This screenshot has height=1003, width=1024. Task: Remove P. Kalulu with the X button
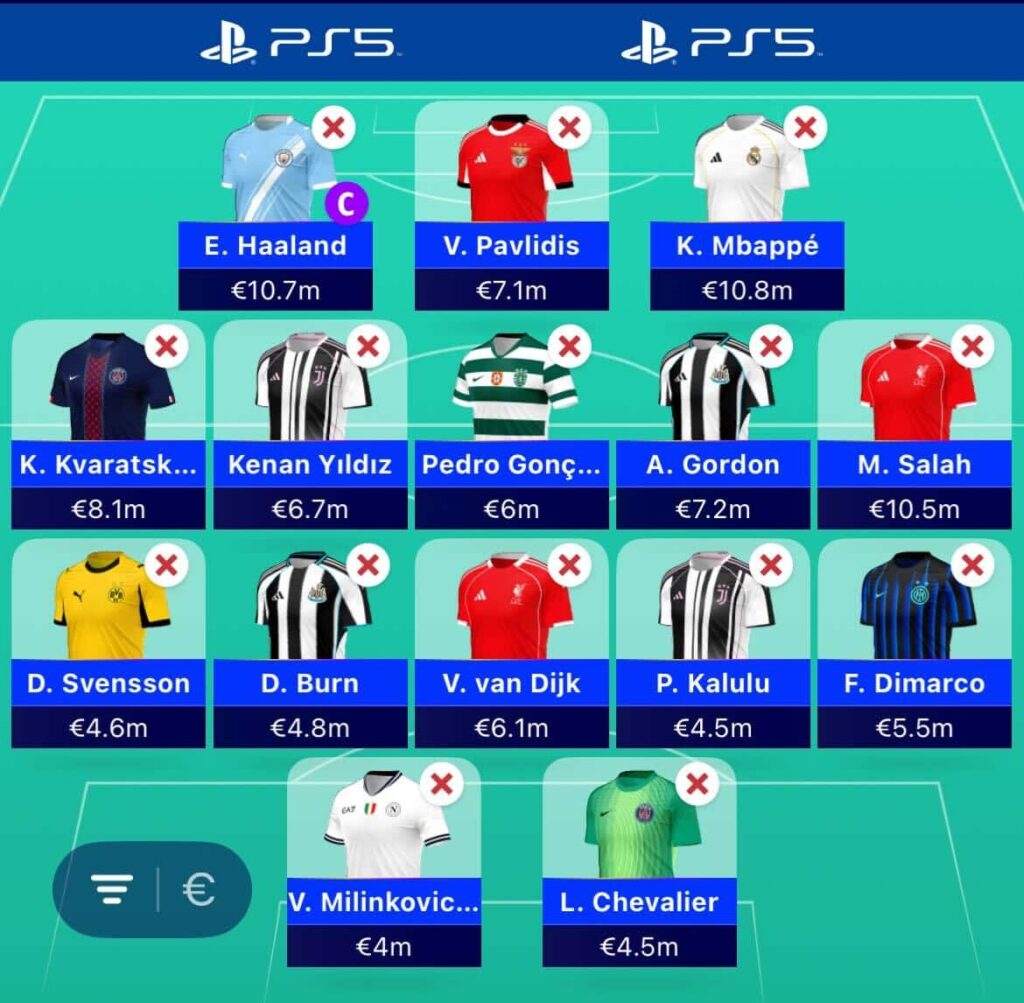click(x=771, y=566)
